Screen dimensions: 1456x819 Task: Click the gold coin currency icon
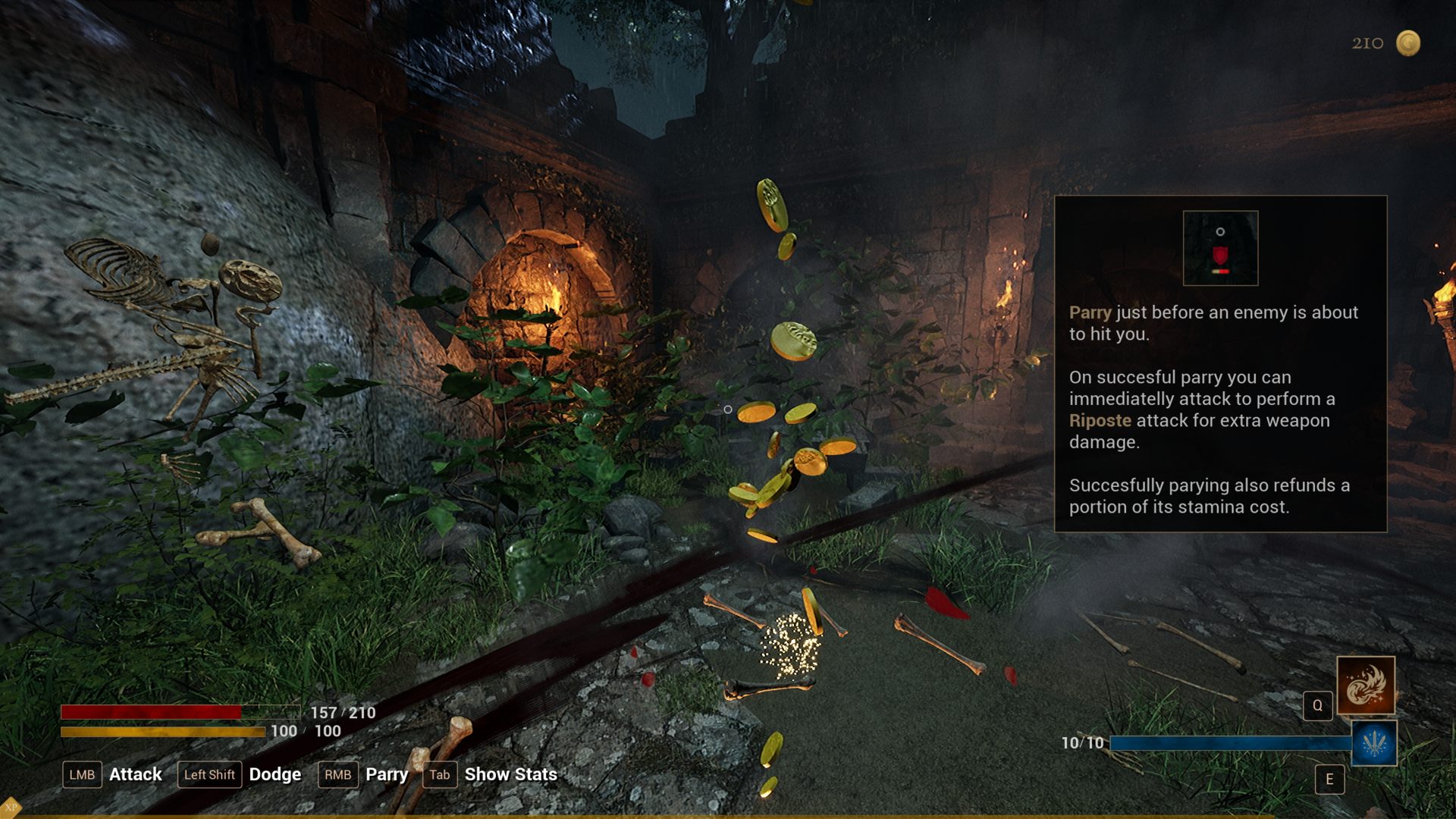tap(1408, 43)
